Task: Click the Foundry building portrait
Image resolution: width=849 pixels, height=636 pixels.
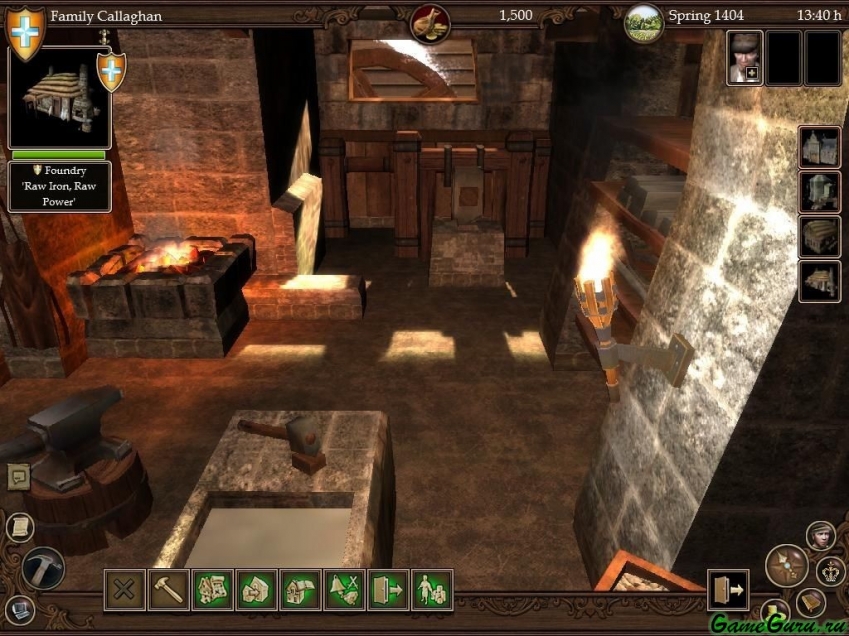Action: (58, 97)
